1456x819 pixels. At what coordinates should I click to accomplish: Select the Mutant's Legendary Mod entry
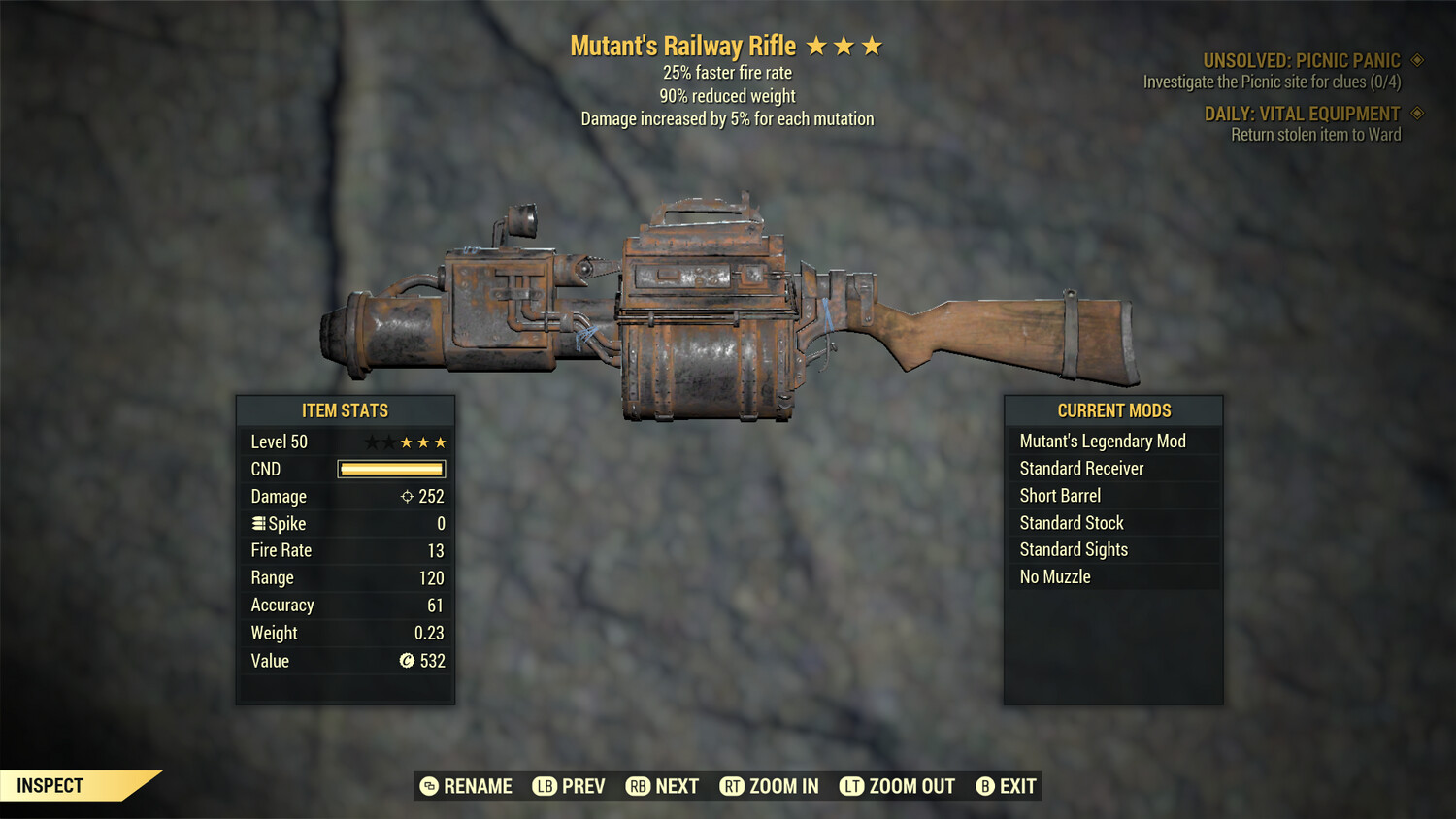coord(1102,441)
